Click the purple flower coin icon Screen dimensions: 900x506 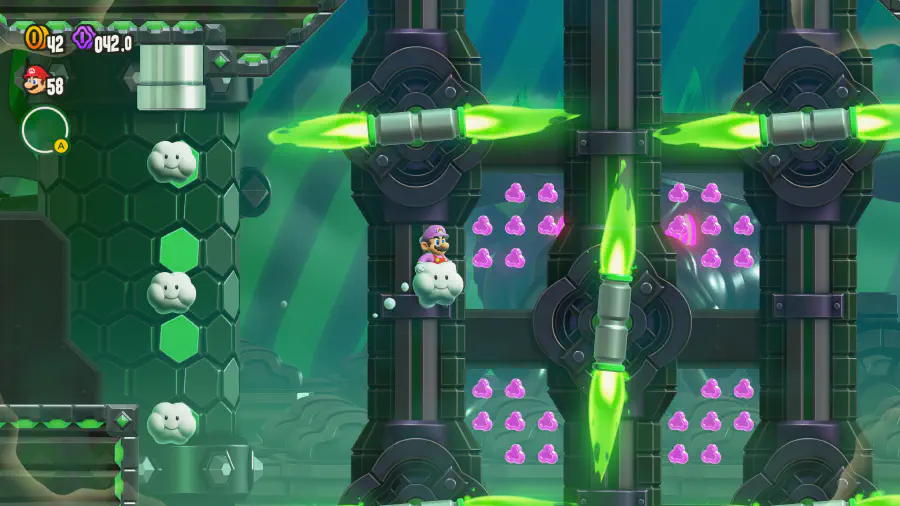click(x=83, y=39)
